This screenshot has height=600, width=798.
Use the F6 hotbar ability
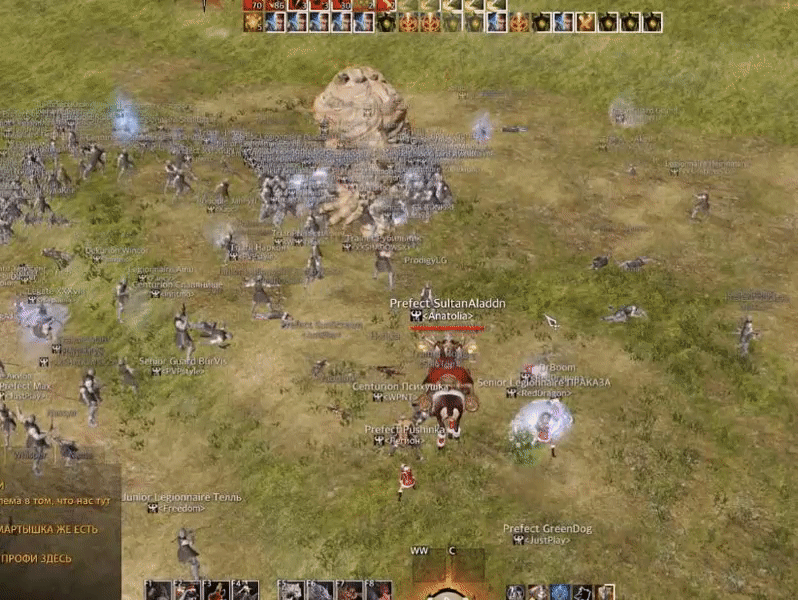click(320, 591)
